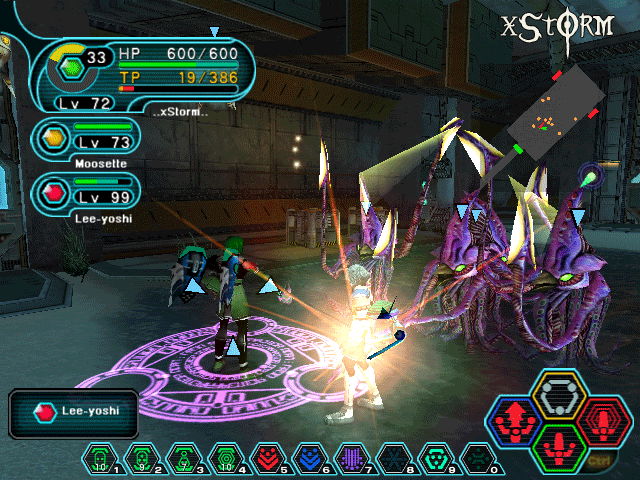
Task: Select hotbar slot 1 item
Action: click(99, 457)
